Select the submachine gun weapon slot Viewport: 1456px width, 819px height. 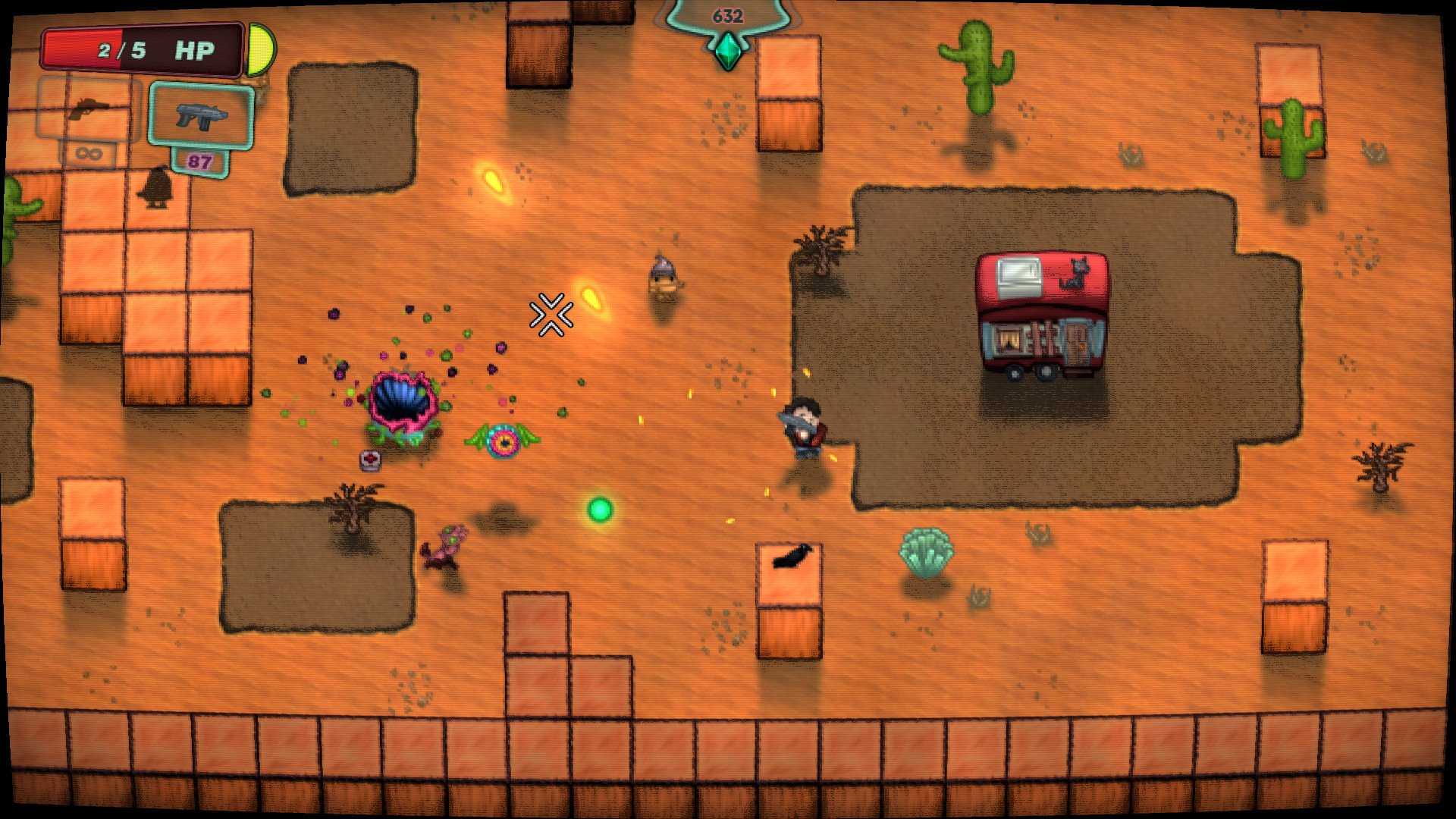tap(200, 115)
